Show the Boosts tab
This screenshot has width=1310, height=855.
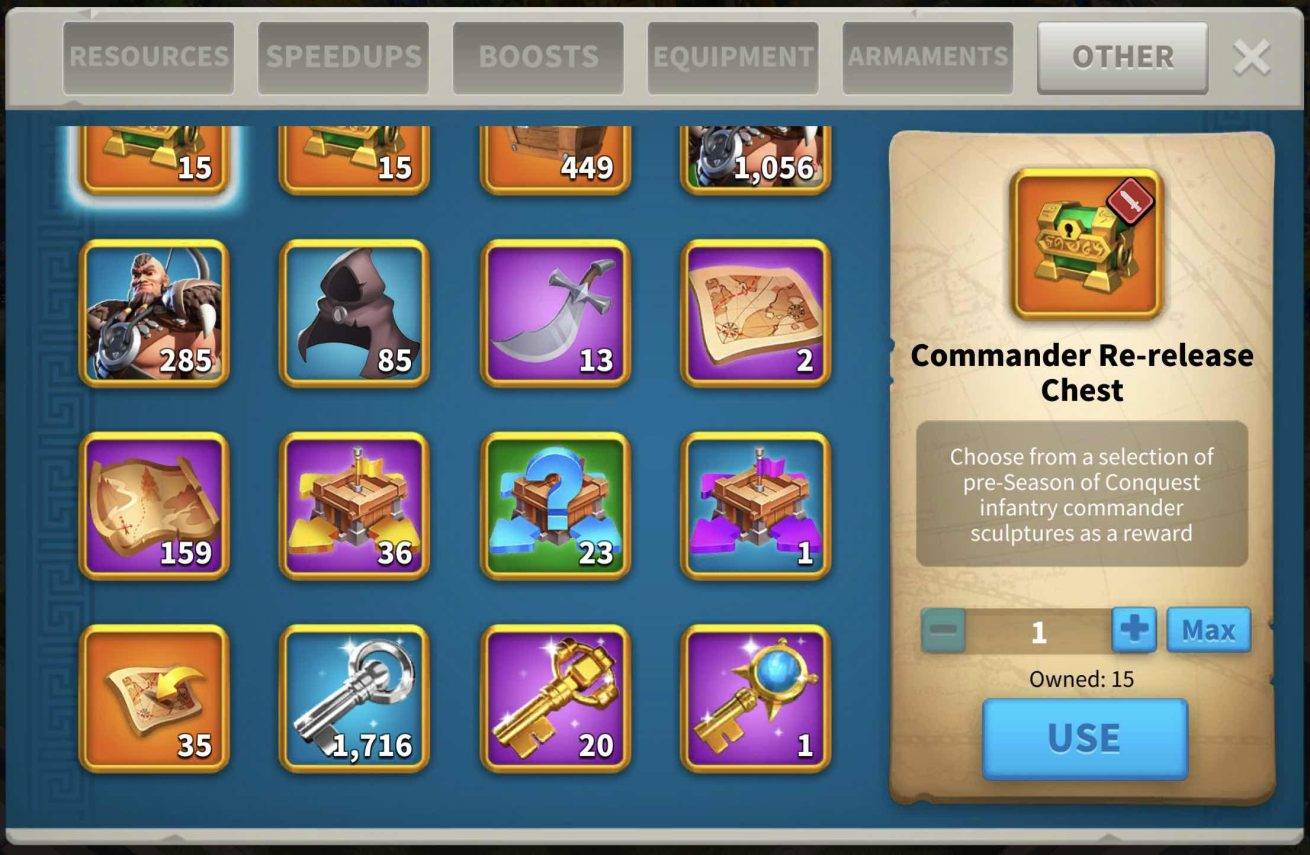[538, 57]
